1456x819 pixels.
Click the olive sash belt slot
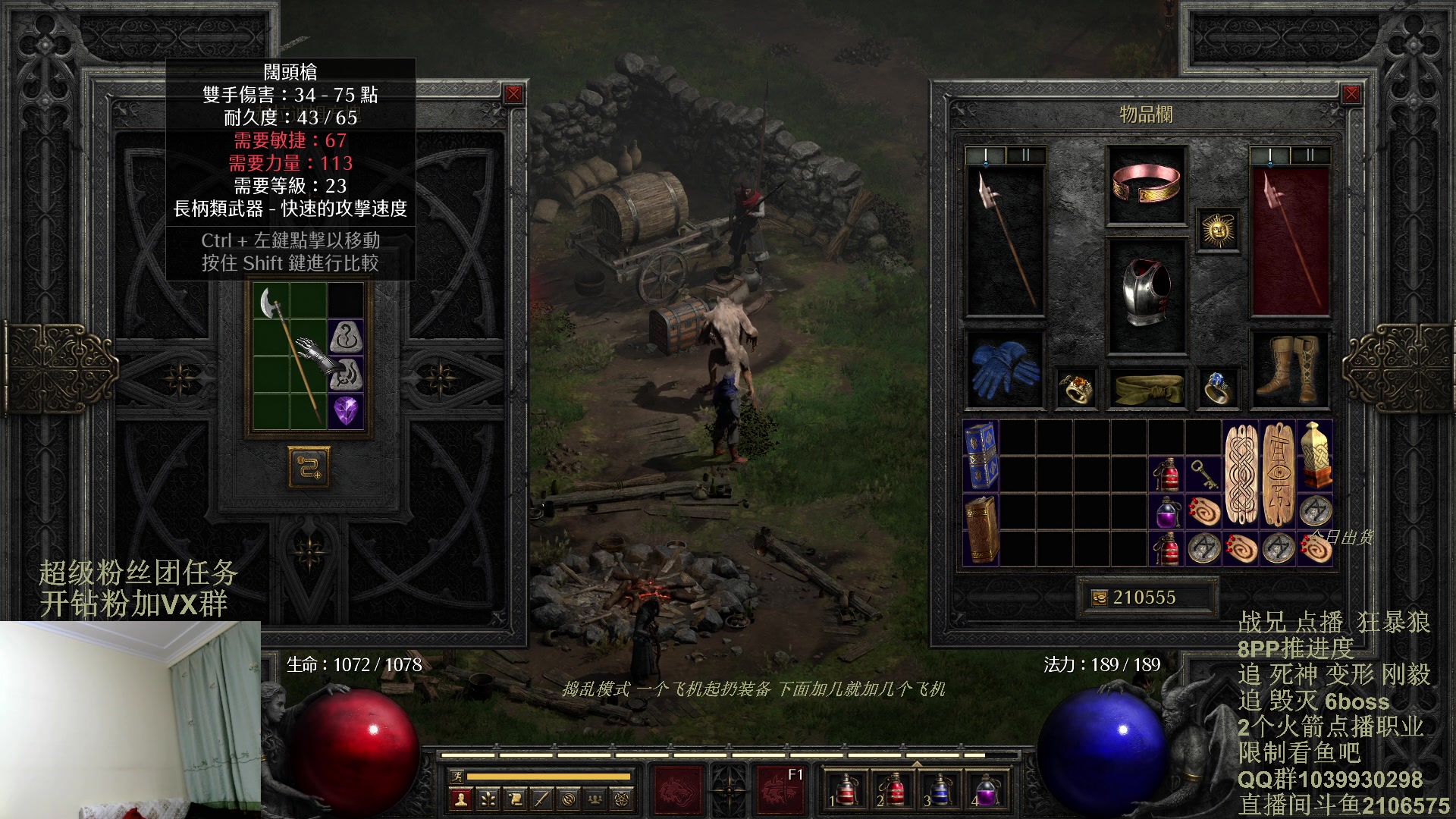(1146, 387)
